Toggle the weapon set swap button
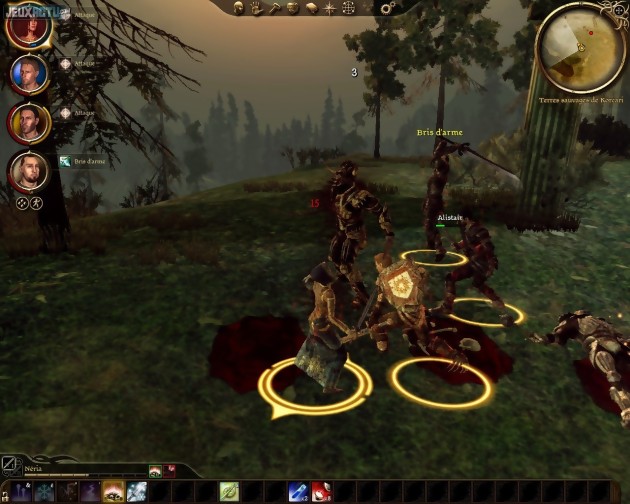Screen dimensions: 630x504 coord(9,465)
